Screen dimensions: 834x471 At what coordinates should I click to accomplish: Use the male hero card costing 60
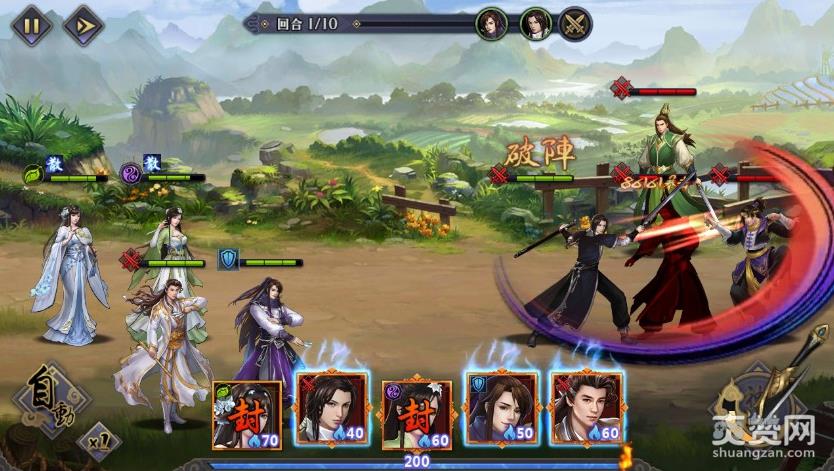(x=586, y=410)
